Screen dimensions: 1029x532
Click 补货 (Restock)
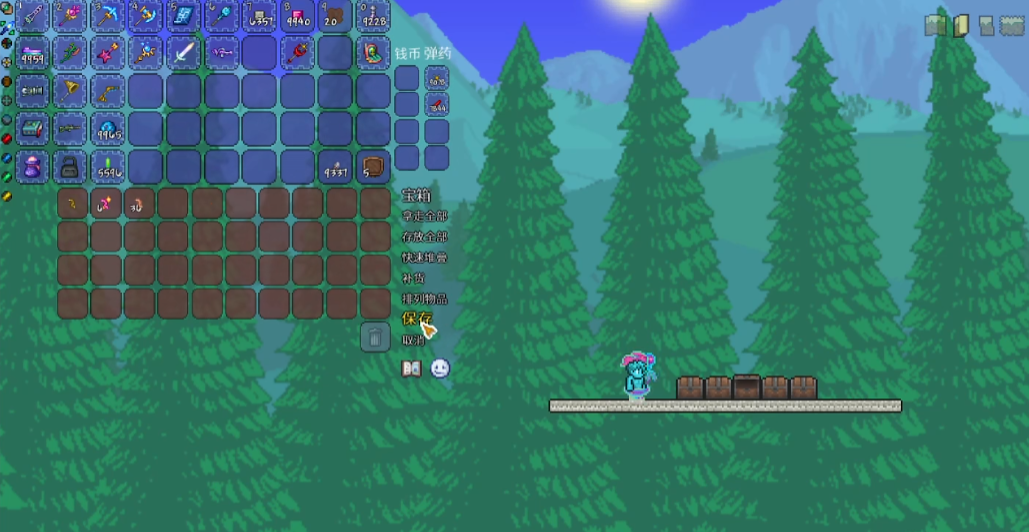click(x=412, y=278)
